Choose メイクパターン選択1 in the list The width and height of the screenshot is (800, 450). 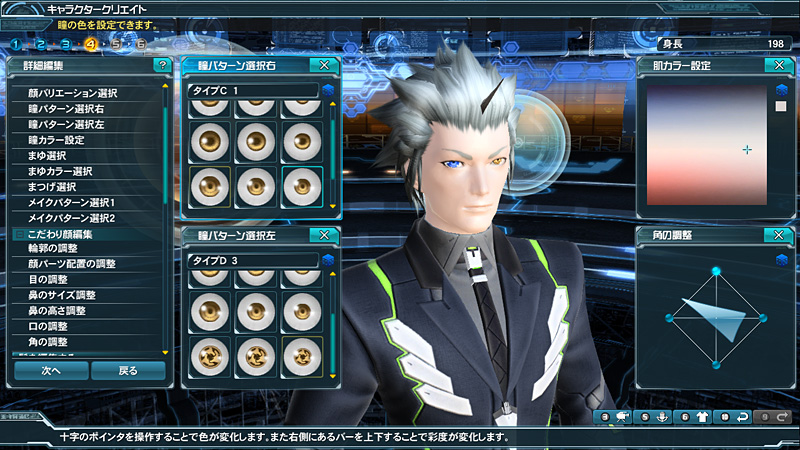click(x=73, y=202)
